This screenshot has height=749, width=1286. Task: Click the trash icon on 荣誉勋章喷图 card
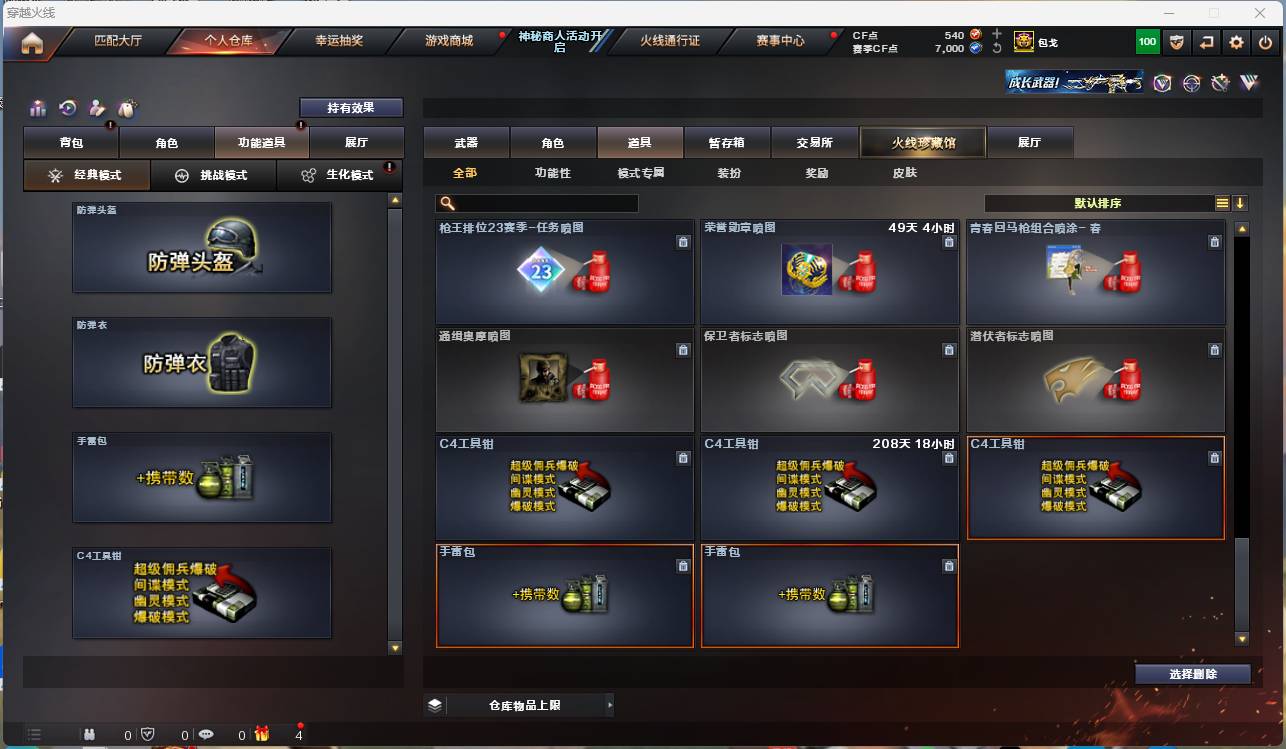click(x=949, y=241)
